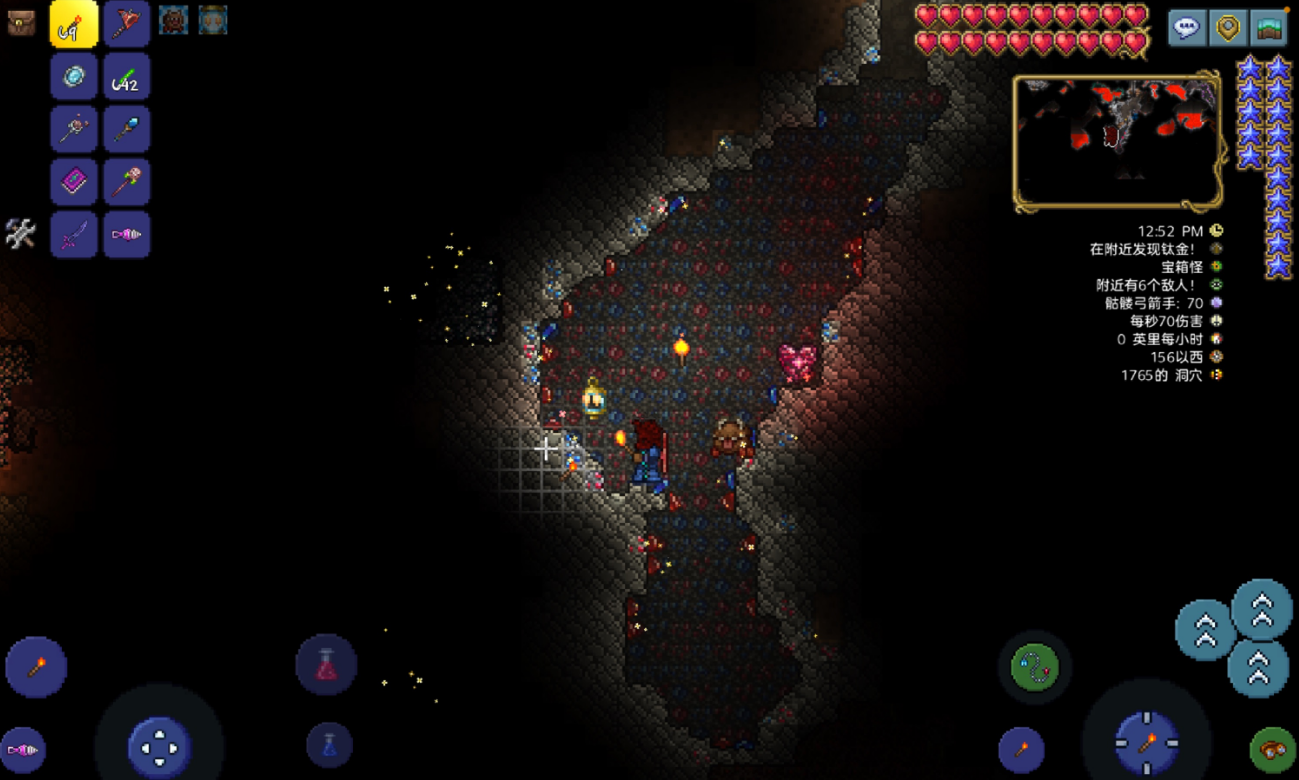Viewport: 1299px width, 780px height.
Task: Use the blue mana potion quick button
Action: click(x=329, y=745)
